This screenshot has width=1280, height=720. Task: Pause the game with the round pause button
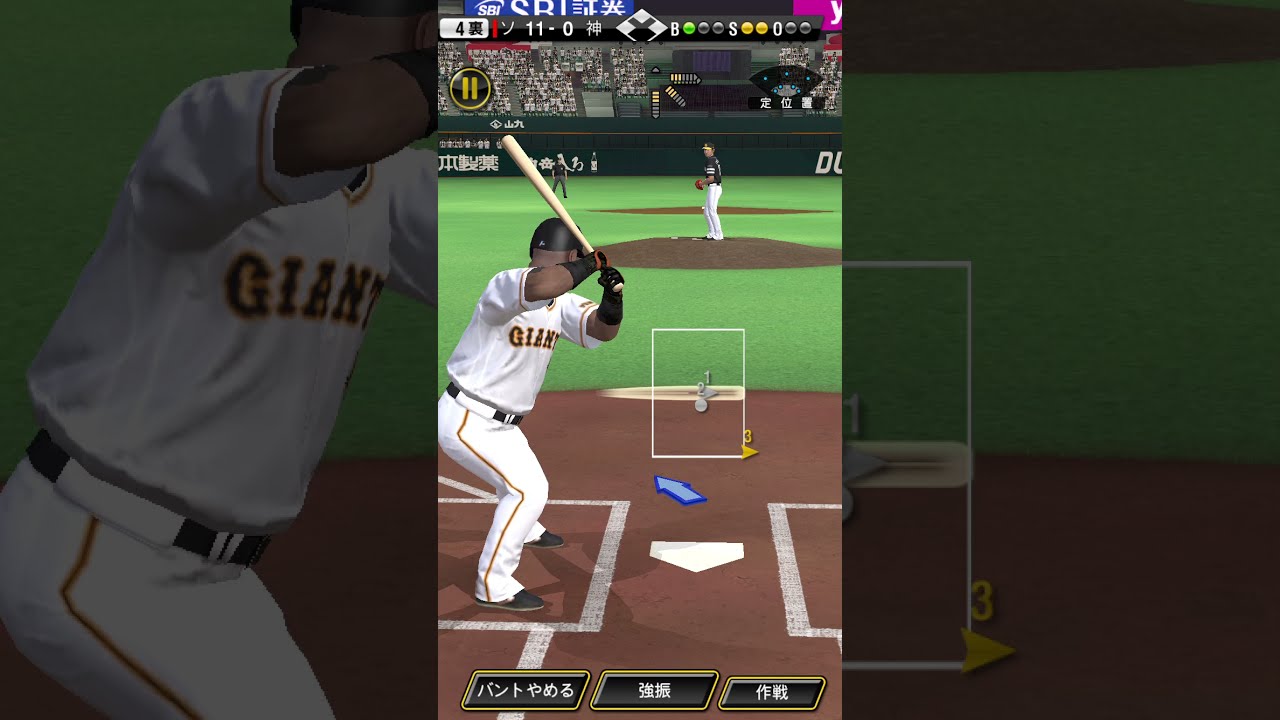pos(470,89)
